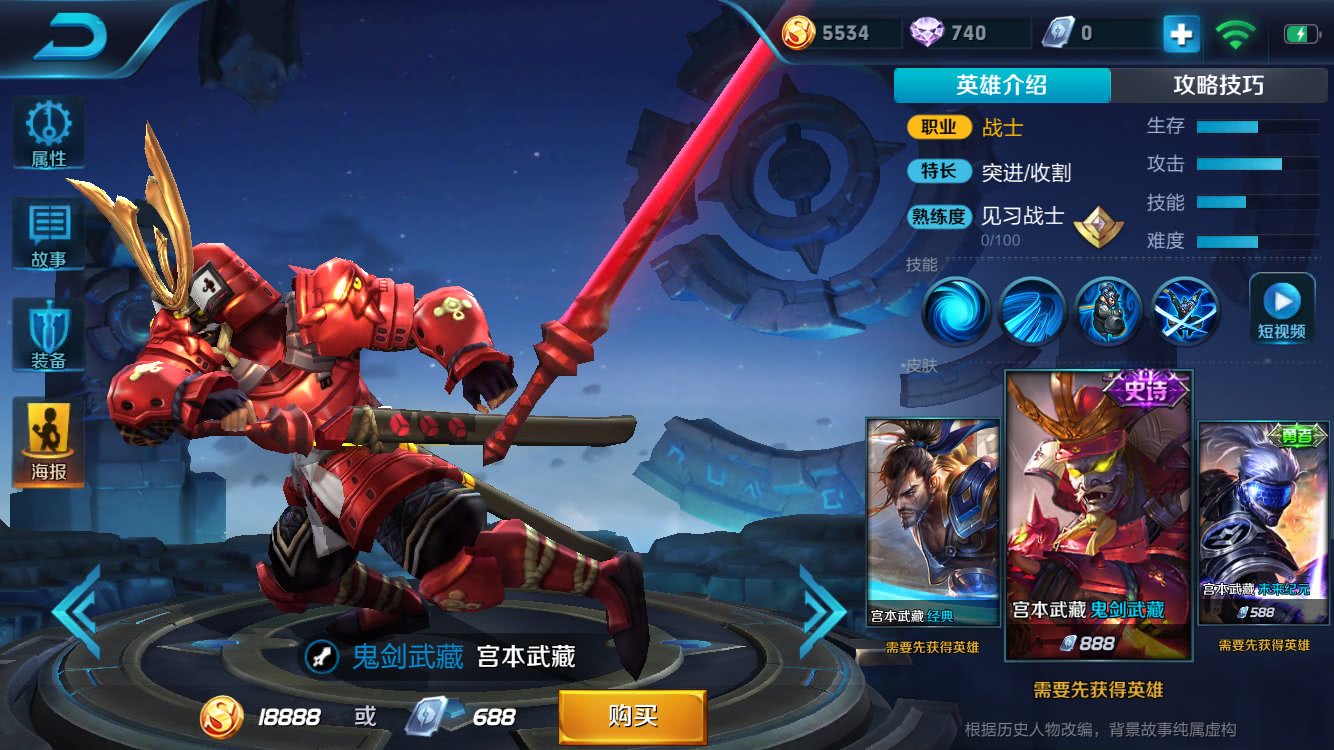Select the 经典 classic skin card
Screen dimensions: 1334x750
pos(932,522)
